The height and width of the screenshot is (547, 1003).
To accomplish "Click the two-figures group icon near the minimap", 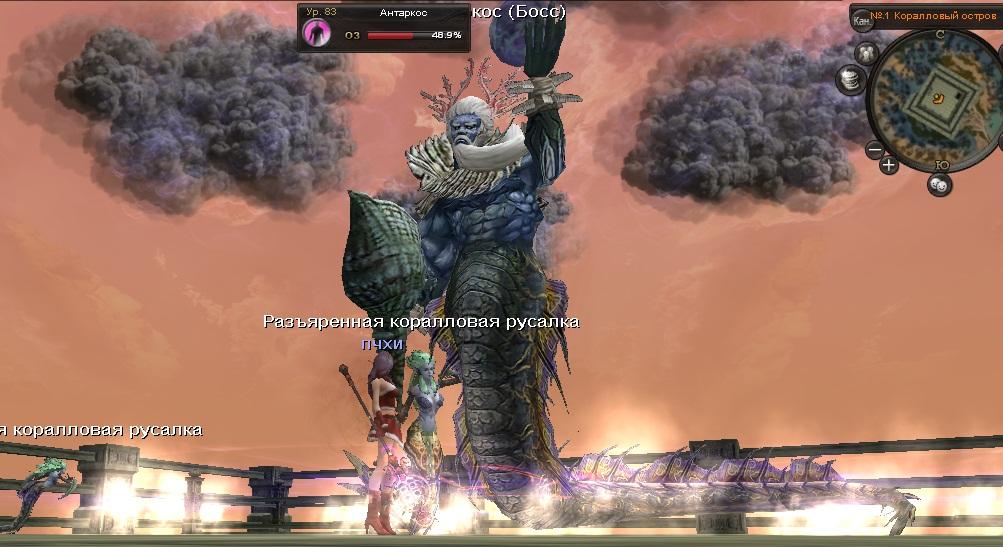I will pos(867,53).
